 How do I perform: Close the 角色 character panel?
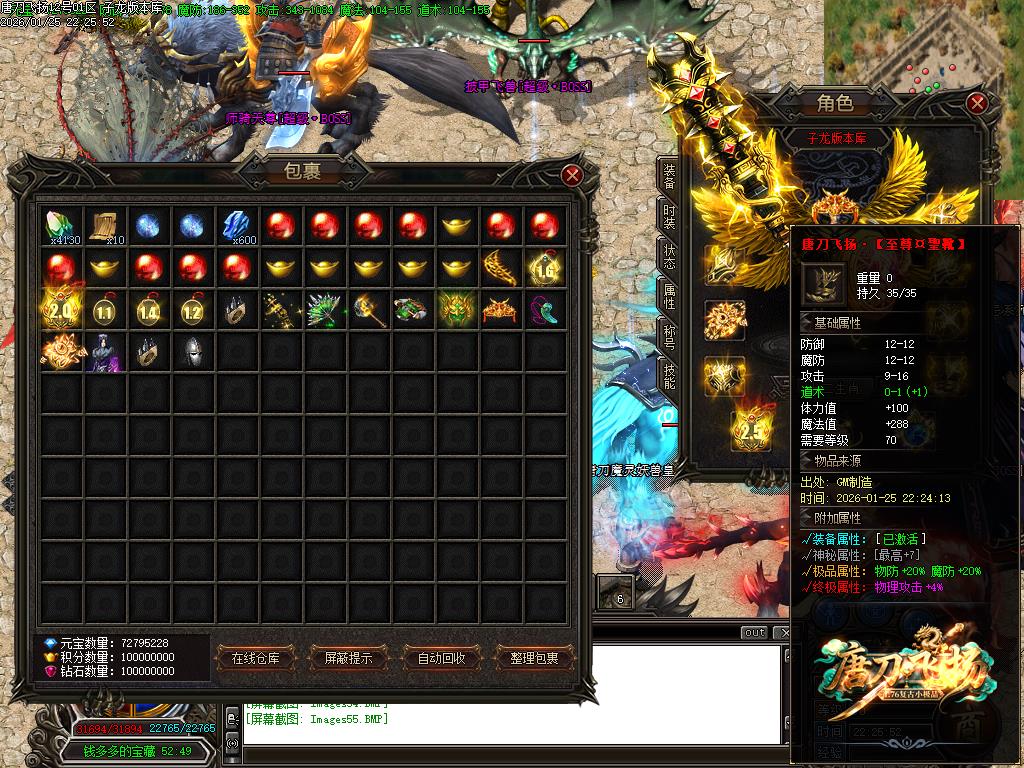977,103
